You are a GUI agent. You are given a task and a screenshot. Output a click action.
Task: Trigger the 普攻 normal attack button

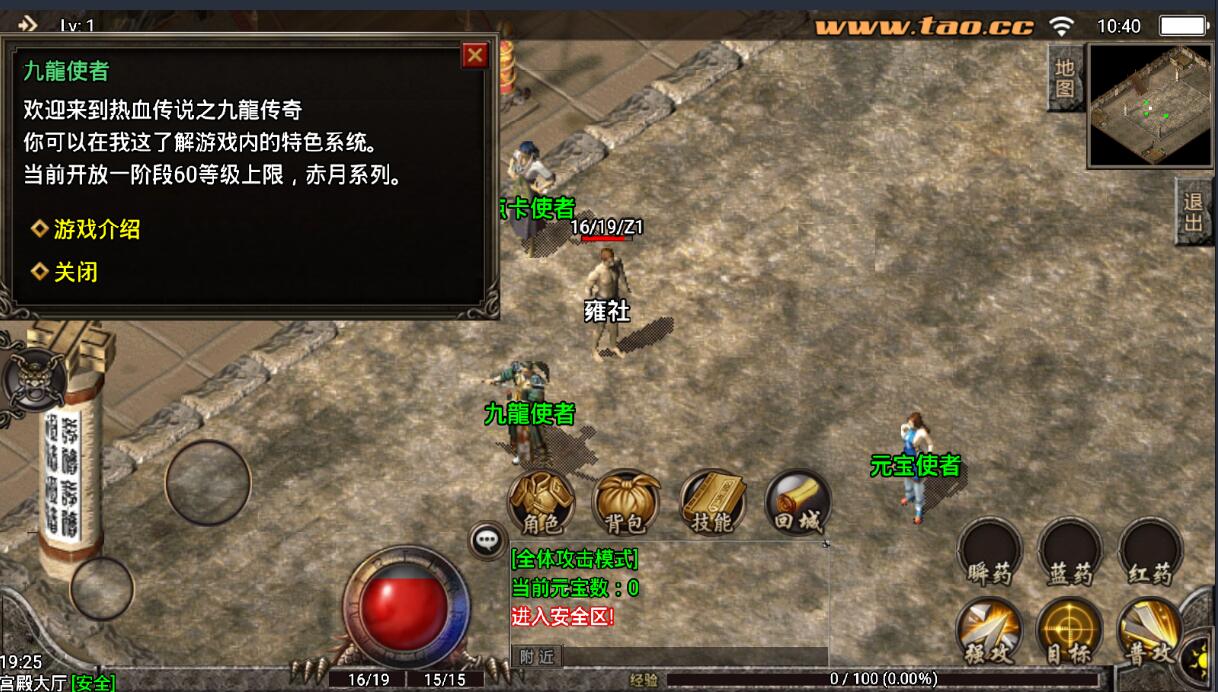1149,631
